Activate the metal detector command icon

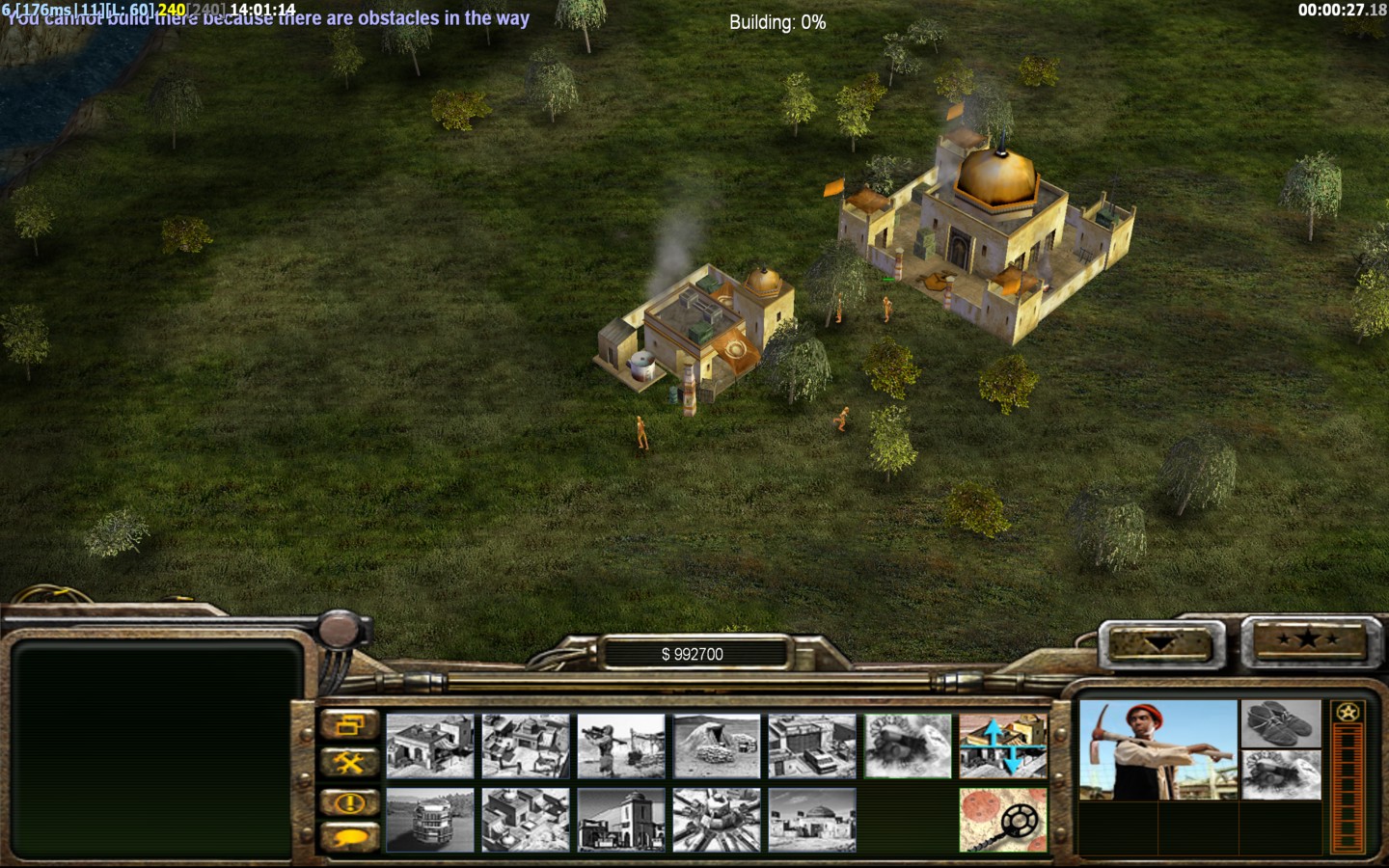pos(1003,820)
